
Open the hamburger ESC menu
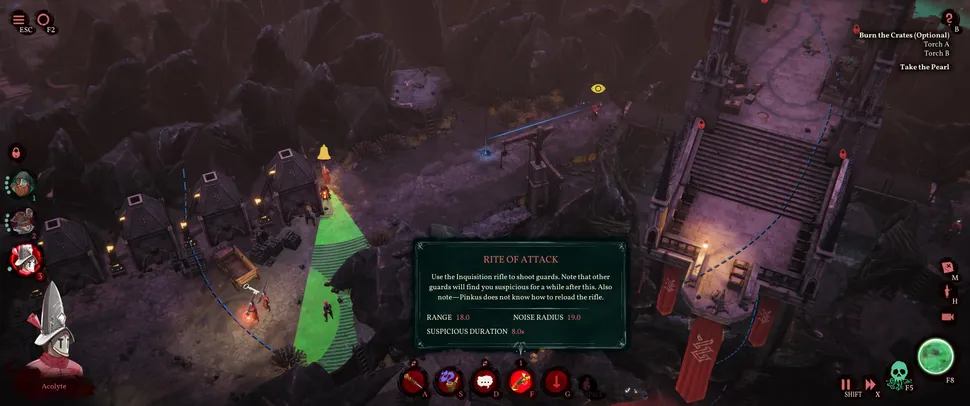coord(18,19)
